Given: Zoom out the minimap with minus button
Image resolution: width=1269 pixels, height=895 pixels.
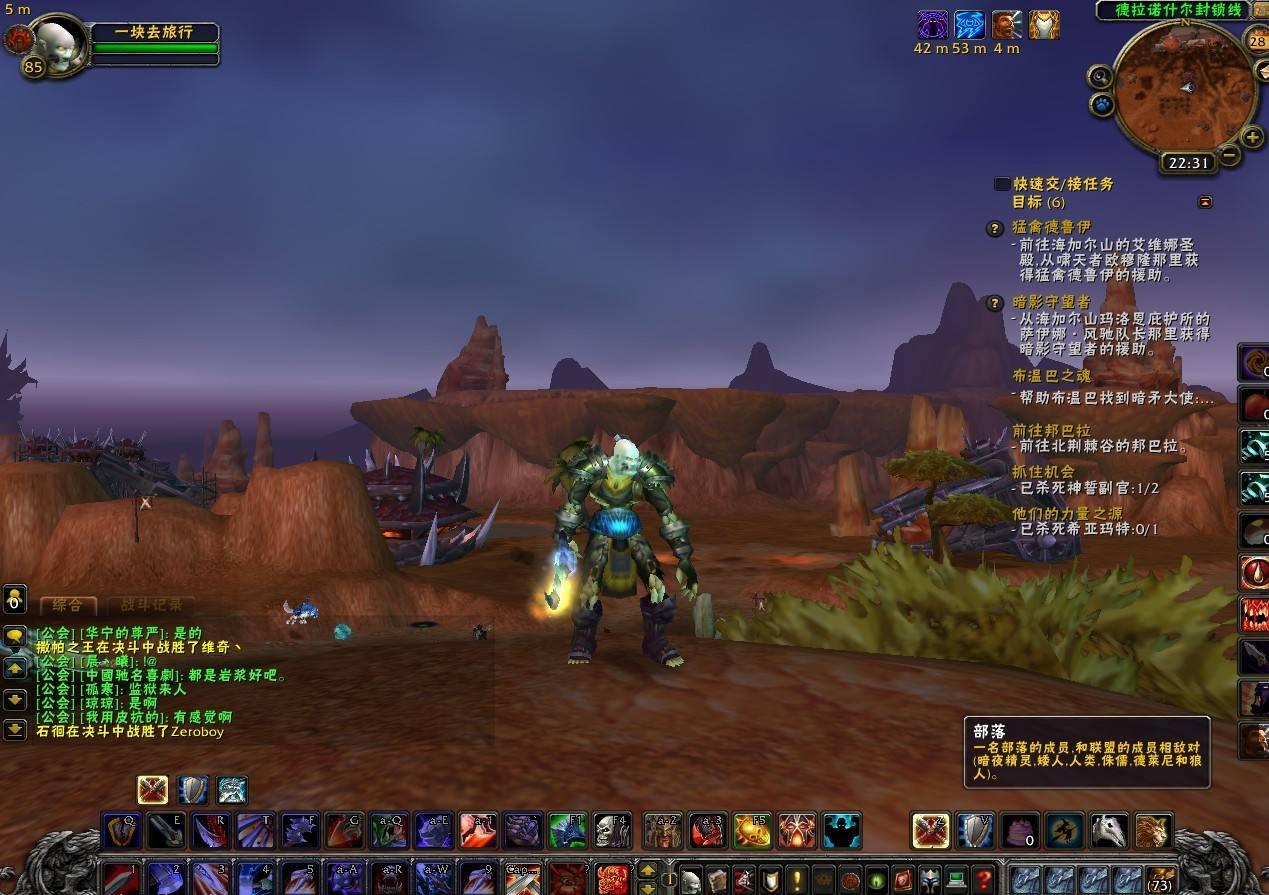Looking at the screenshot, I should (x=1229, y=155).
